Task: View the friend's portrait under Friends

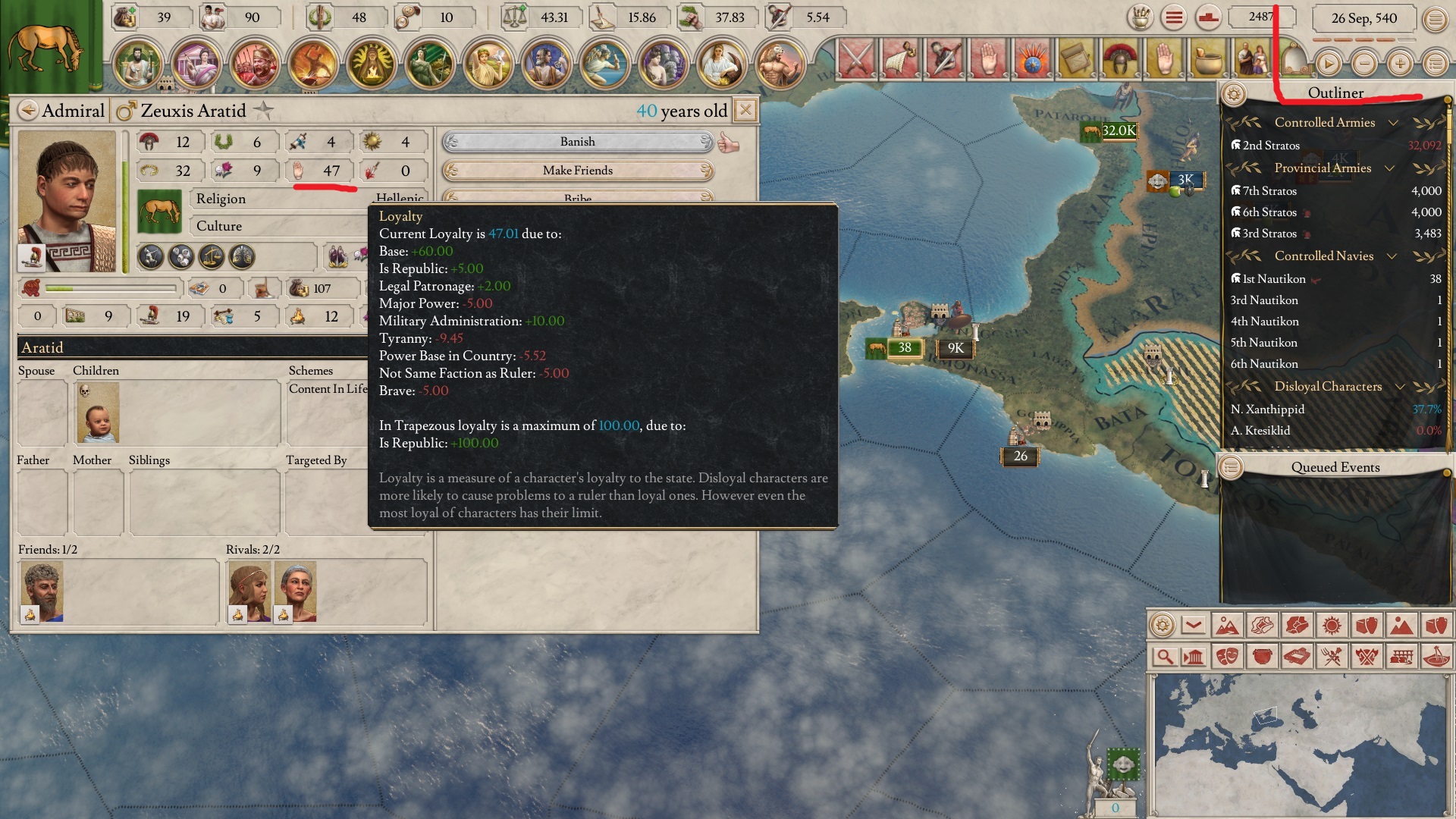Action: tap(42, 591)
